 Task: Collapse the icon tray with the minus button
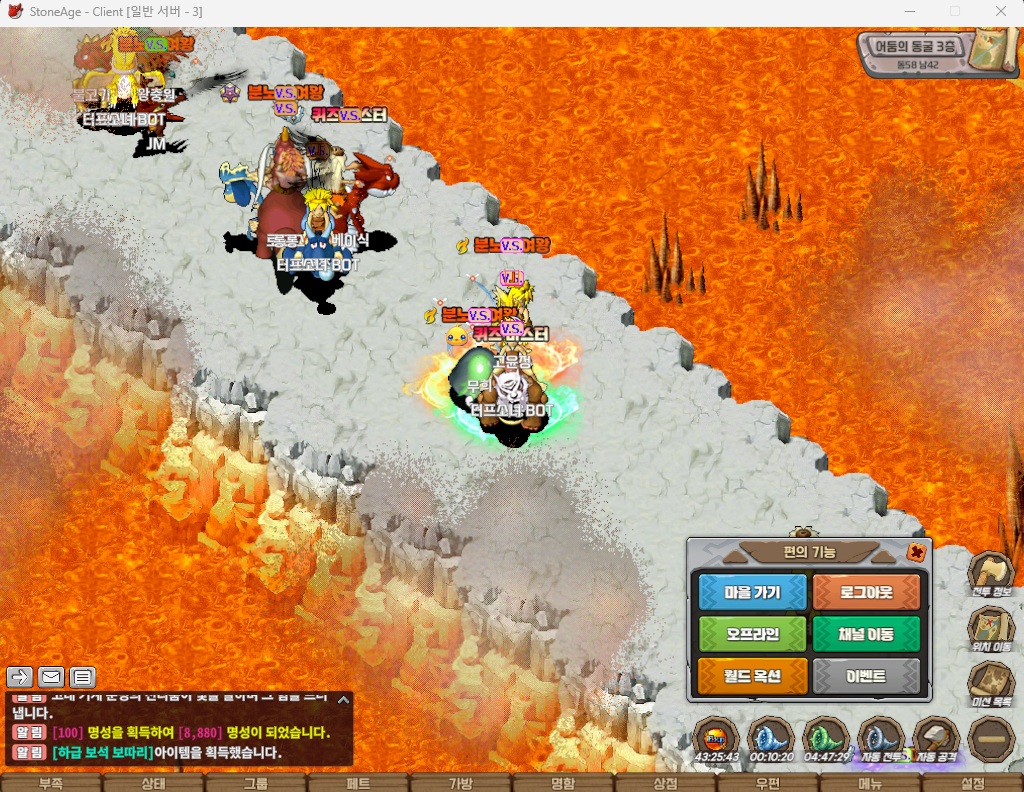990,740
